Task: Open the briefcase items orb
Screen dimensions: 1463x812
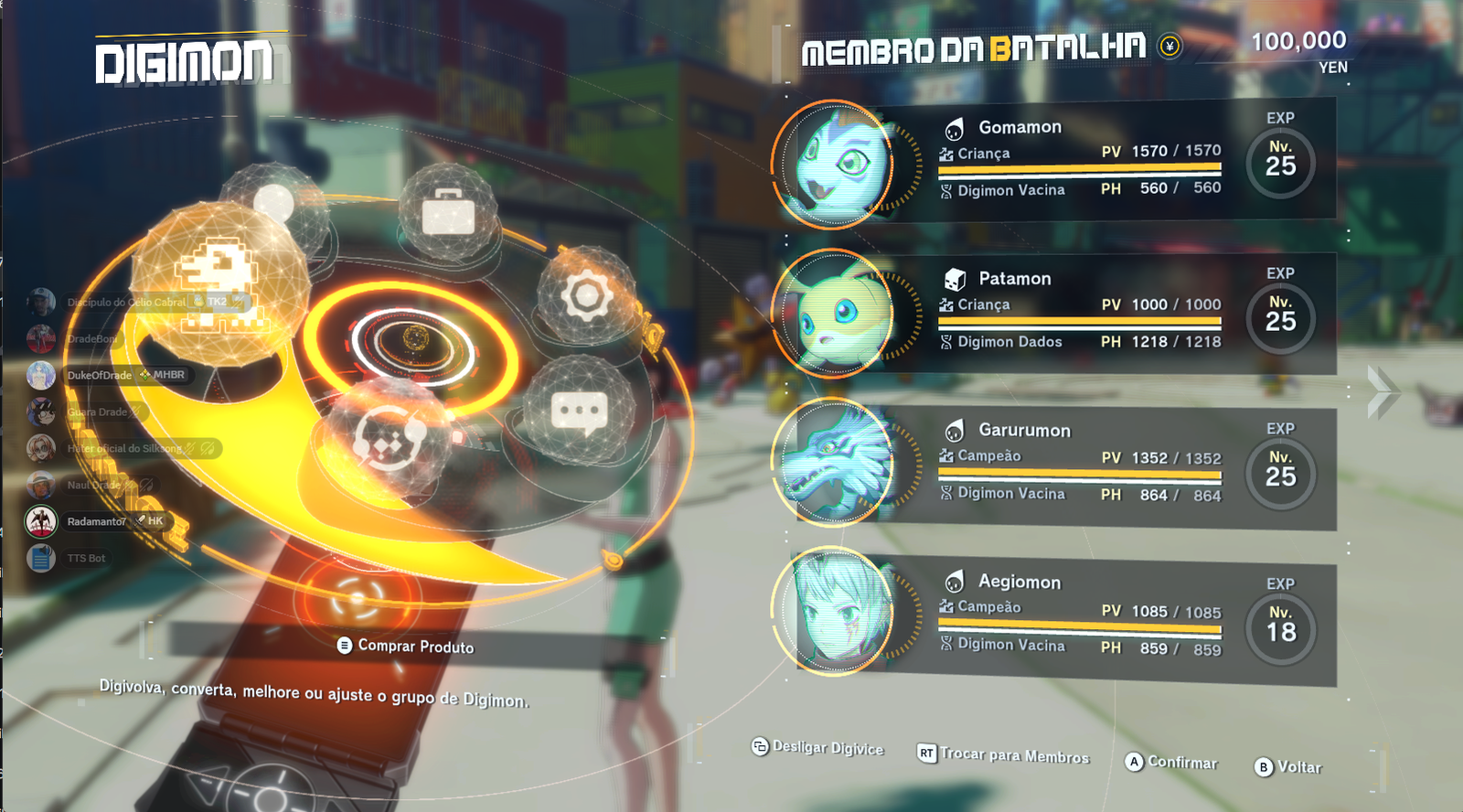Action: tap(448, 213)
